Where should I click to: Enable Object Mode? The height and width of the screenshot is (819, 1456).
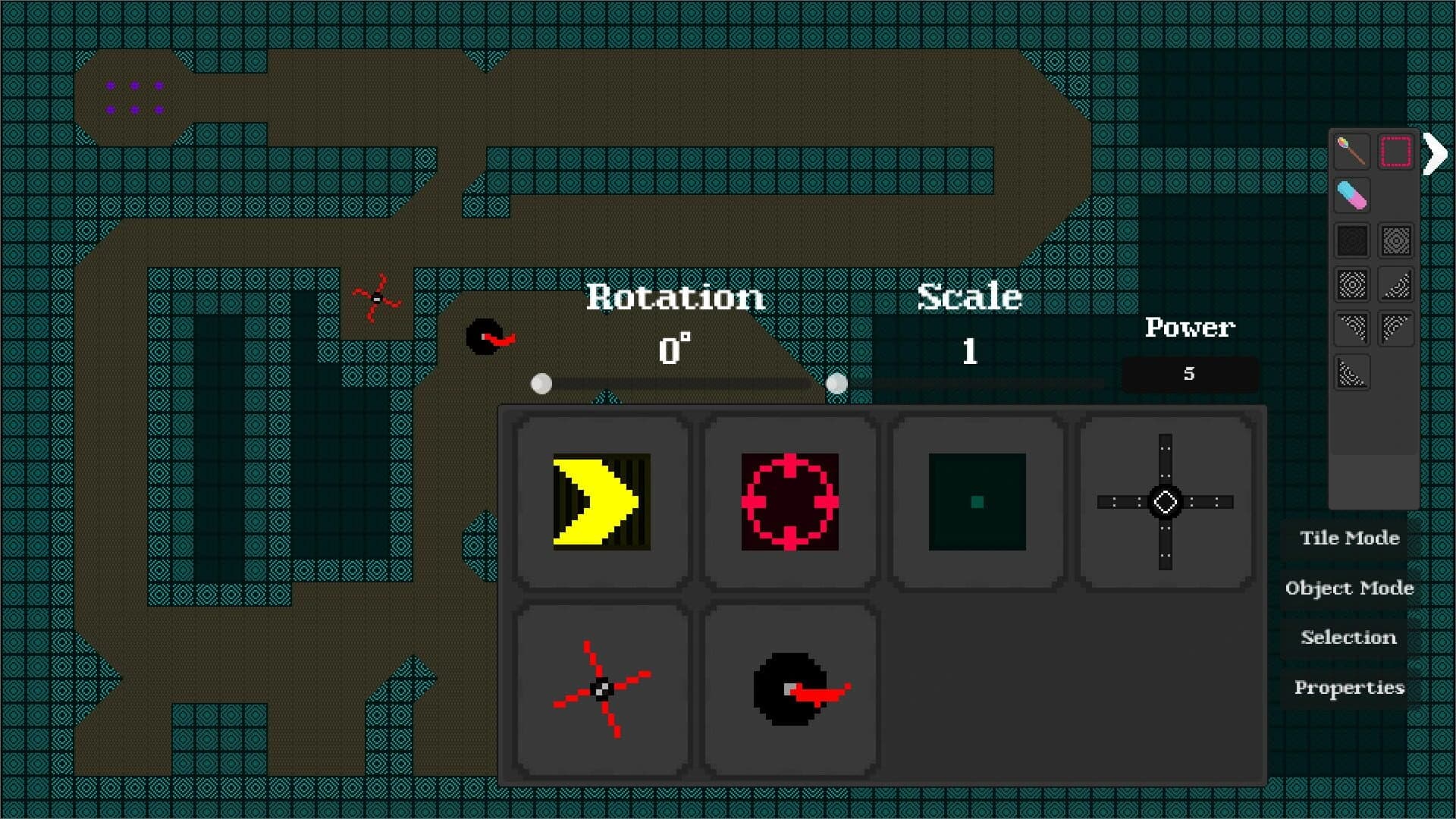pos(1349,588)
